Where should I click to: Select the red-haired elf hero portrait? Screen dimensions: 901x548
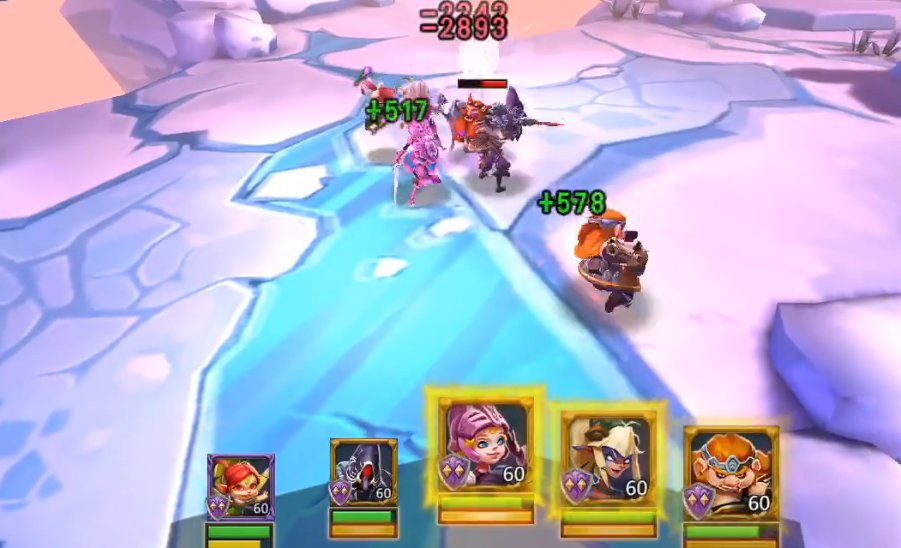pos(241,487)
